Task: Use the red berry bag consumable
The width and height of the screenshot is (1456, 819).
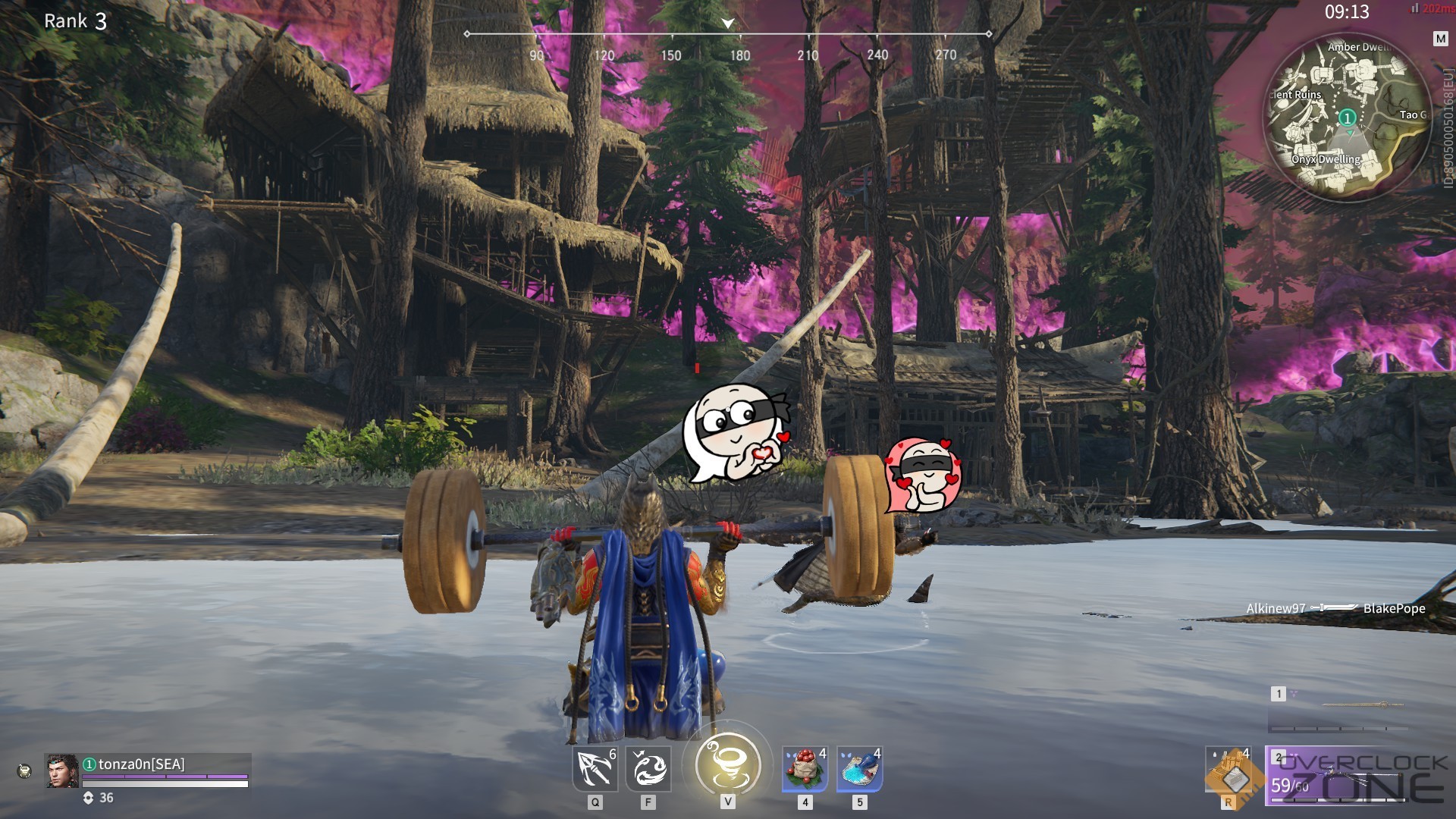Action: [x=805, y=768]
